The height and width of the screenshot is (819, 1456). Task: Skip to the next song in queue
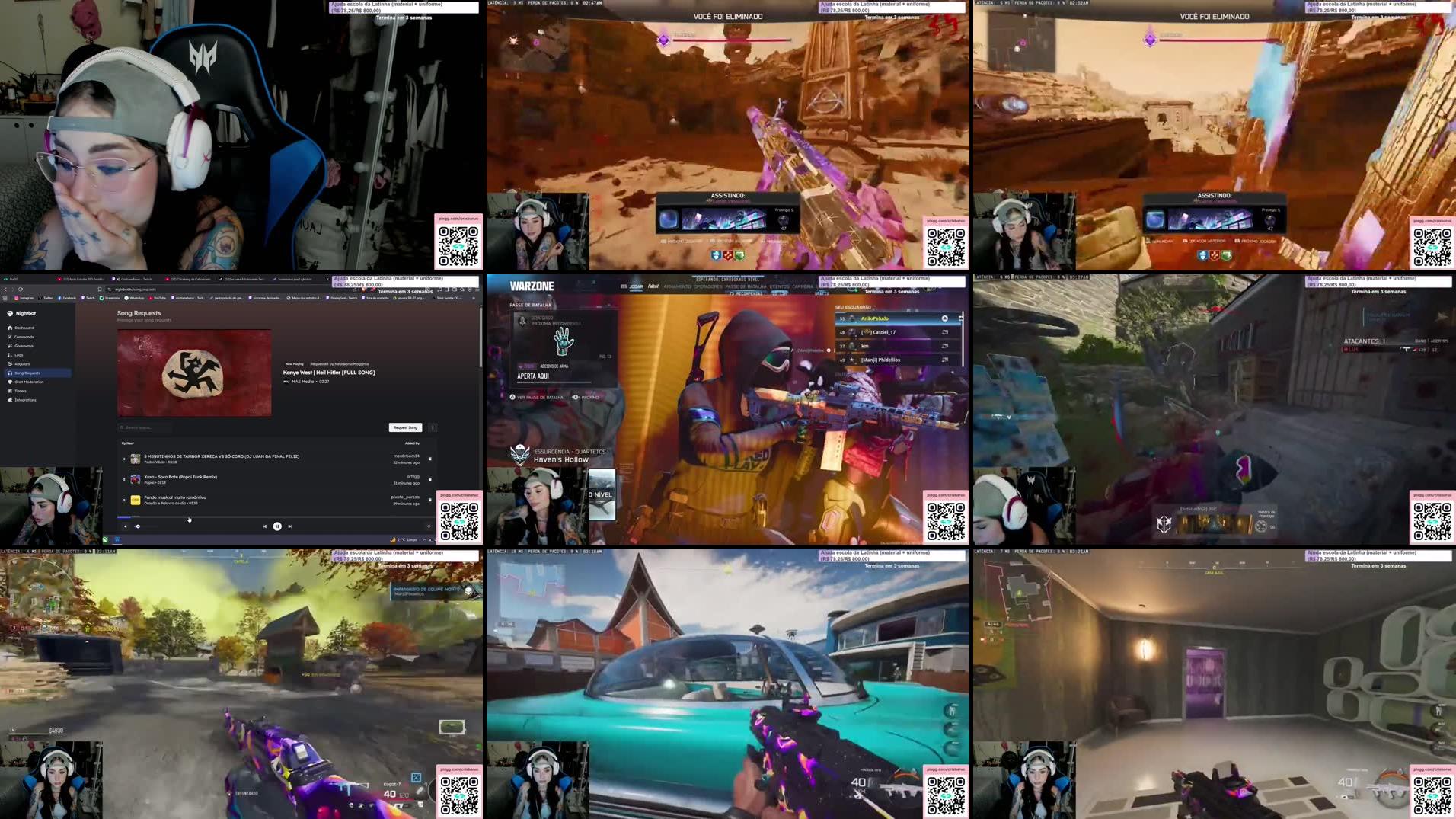click(x=289, y=526)
